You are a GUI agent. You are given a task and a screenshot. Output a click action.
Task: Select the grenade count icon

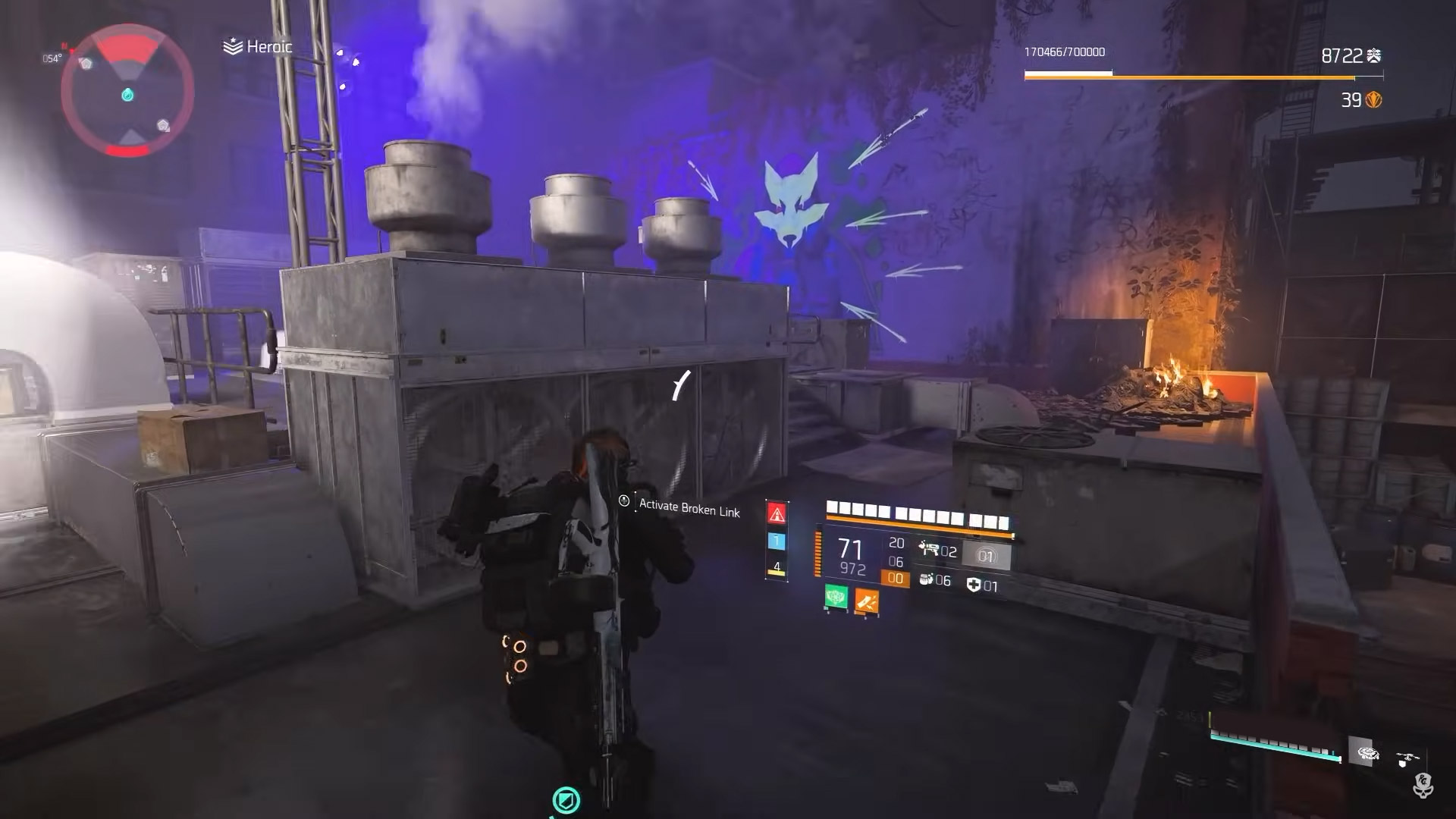tap(925, 579)
